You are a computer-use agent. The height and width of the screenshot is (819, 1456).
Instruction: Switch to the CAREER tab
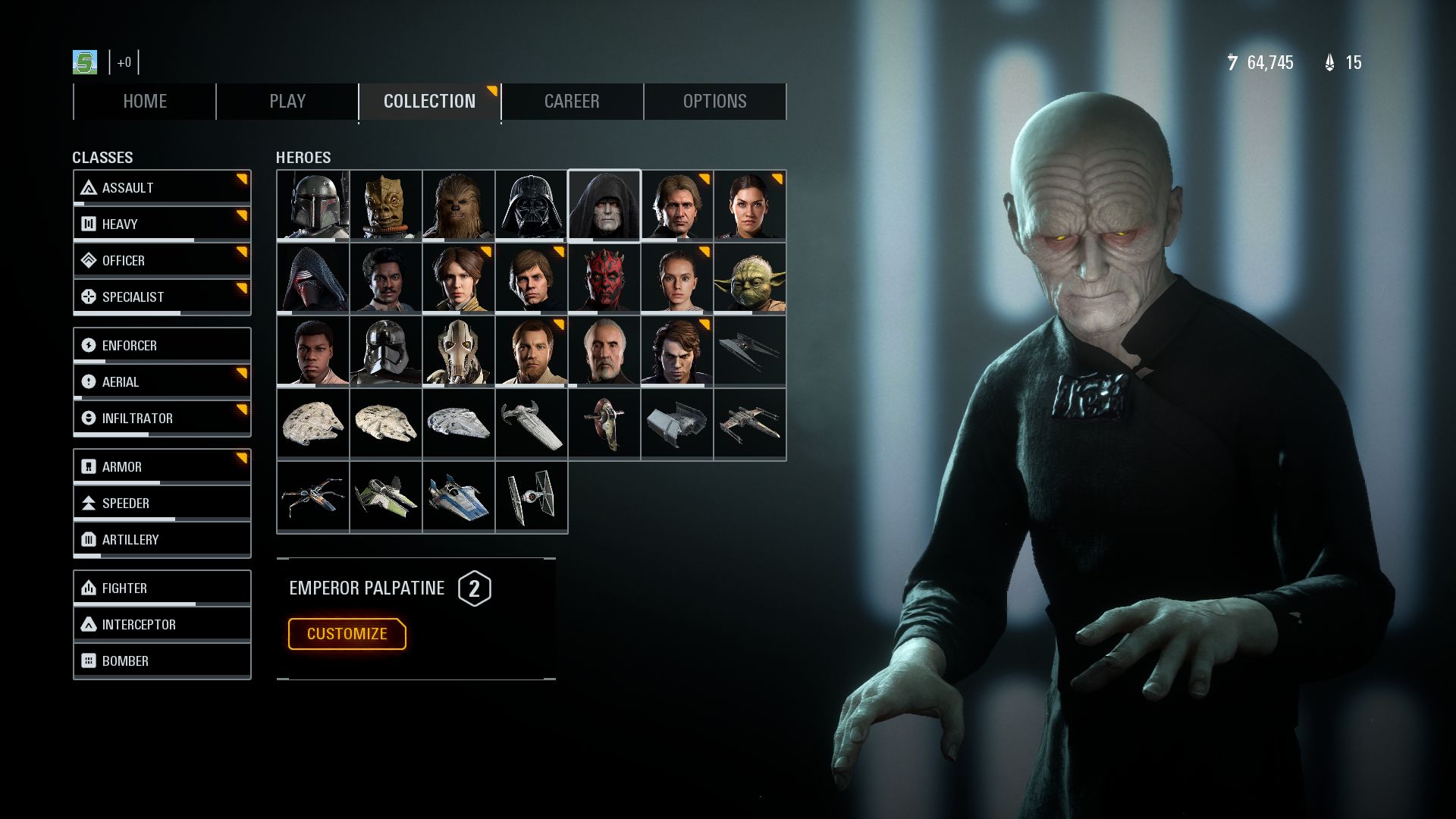(572, 101)
